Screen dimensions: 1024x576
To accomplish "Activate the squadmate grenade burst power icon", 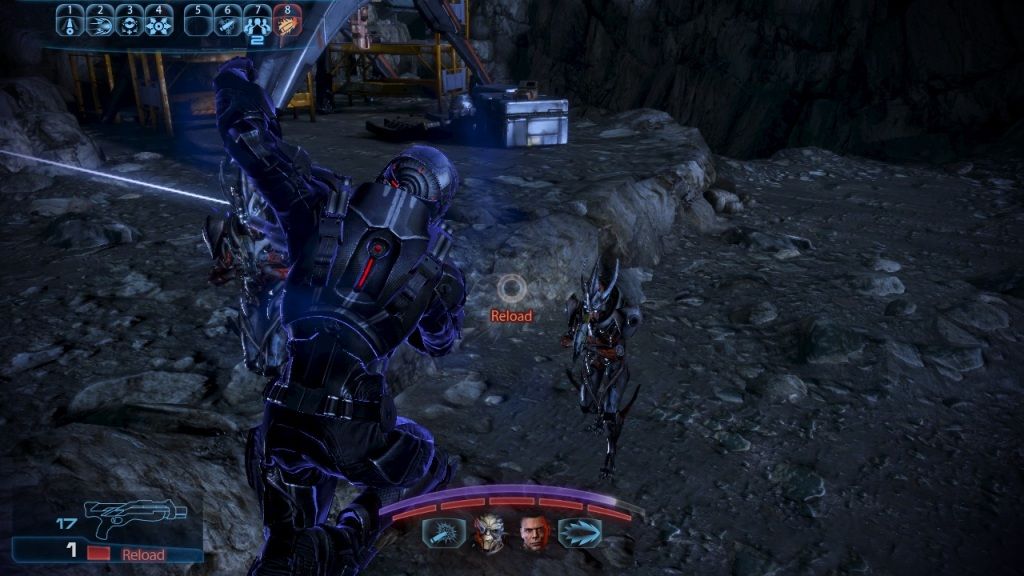I will click(443, 532).
